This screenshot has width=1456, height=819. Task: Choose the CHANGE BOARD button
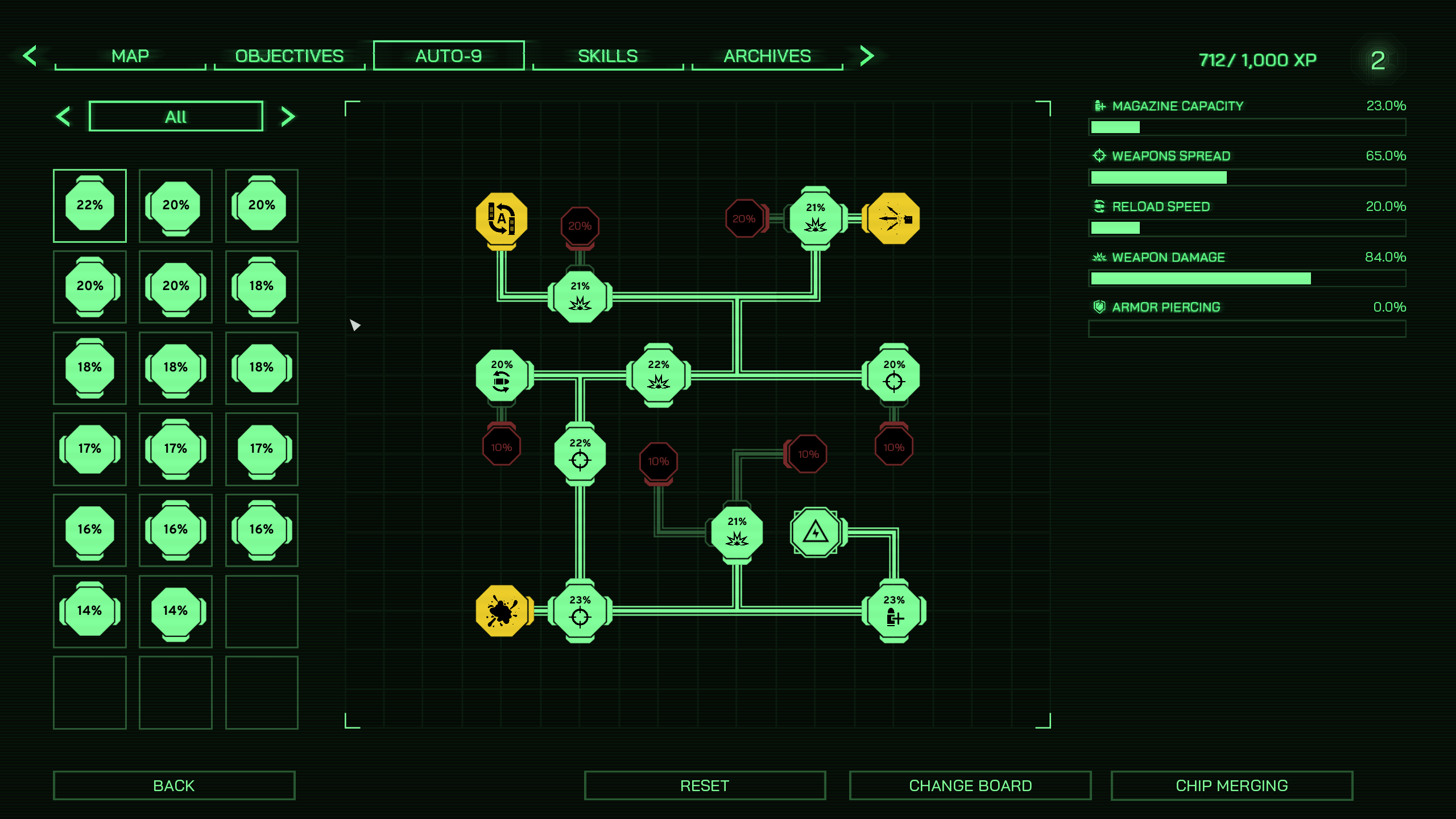point(970,785)
